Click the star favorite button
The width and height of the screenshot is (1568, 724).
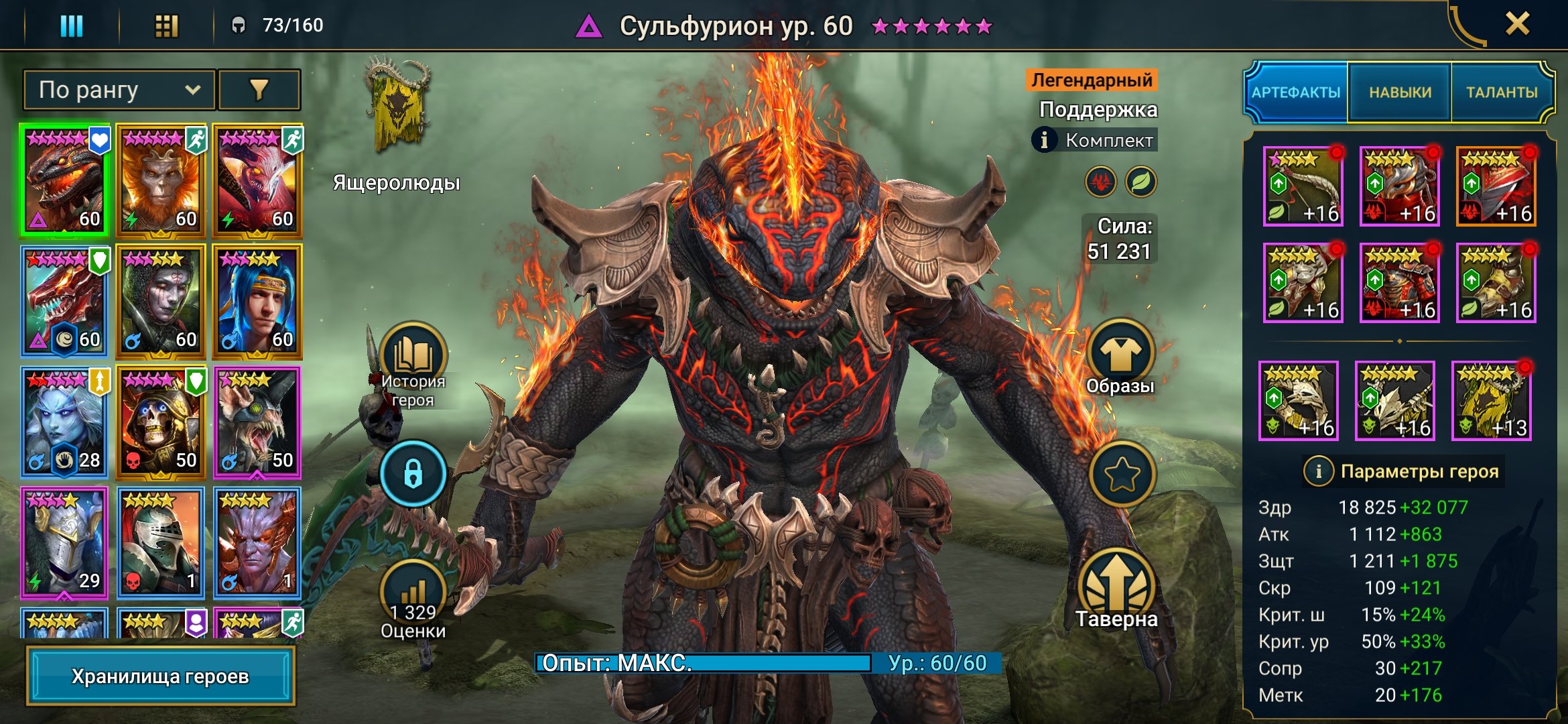1122,474
